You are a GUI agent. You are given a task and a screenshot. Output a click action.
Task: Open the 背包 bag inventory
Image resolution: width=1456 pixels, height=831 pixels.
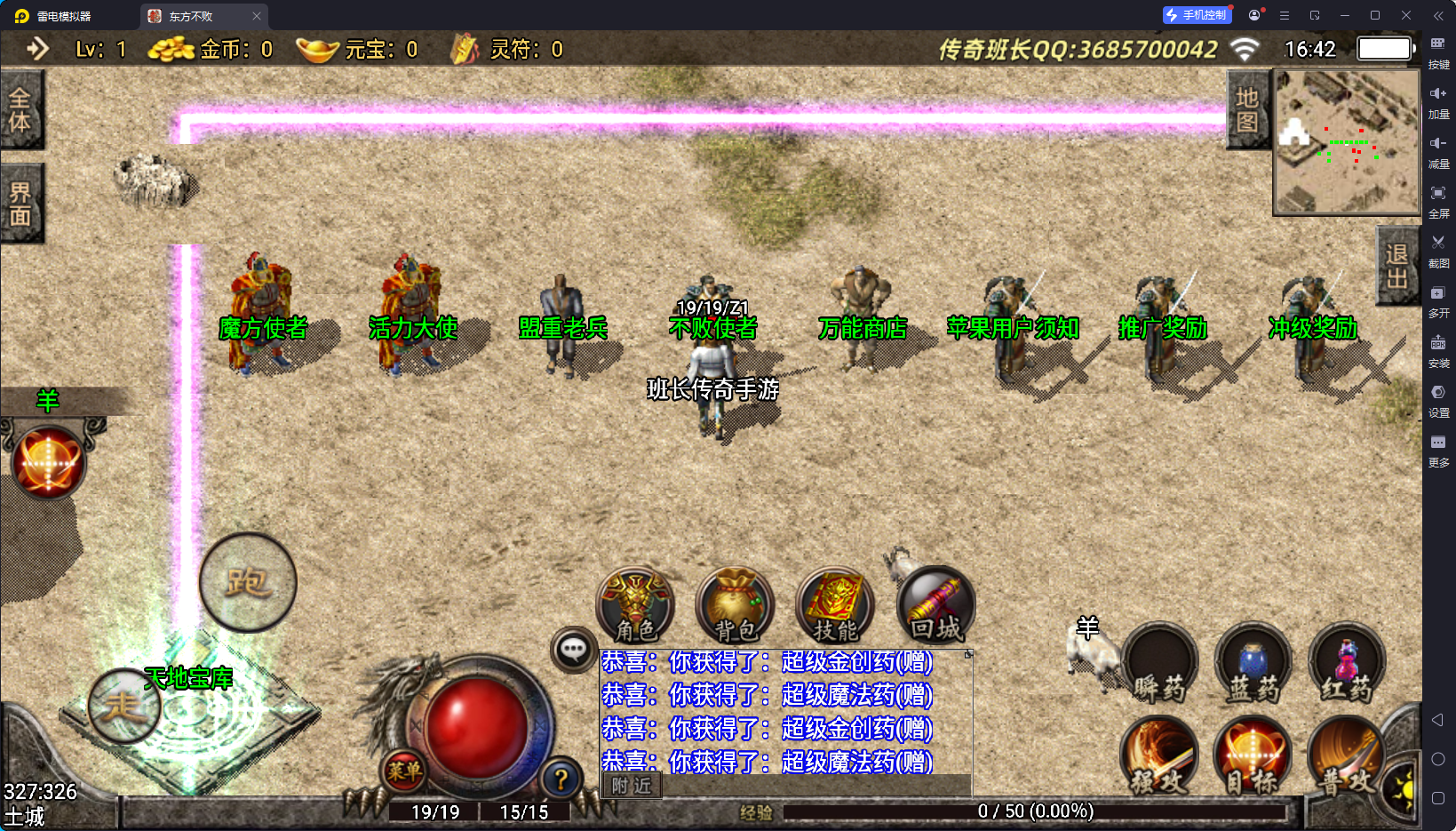click(735, 606)
